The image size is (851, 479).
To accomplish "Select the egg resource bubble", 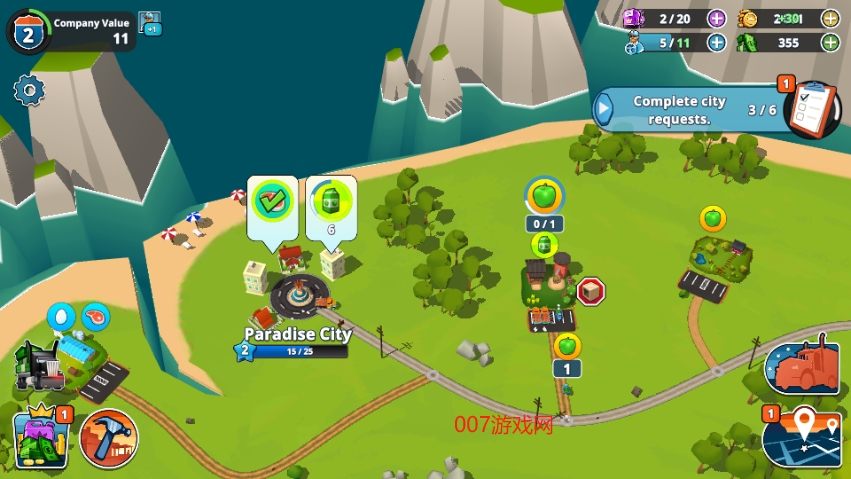I will tap(62, 317).
